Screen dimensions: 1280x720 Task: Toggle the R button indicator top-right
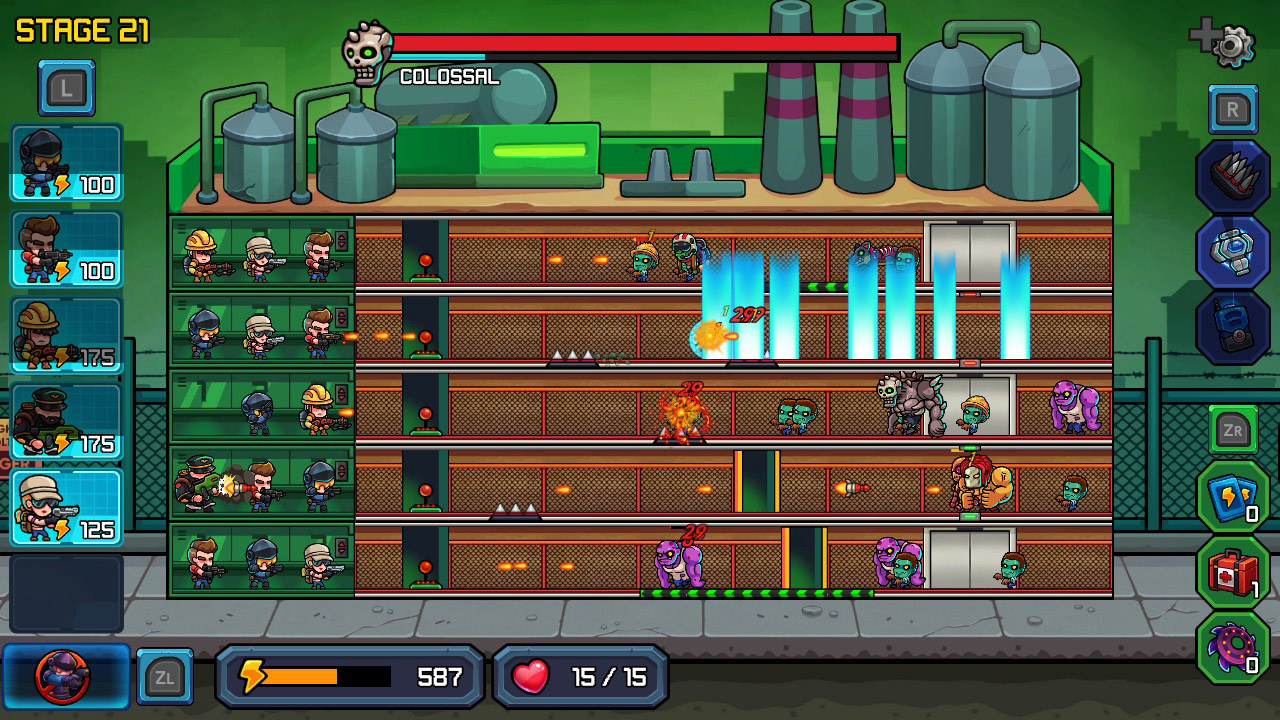coord(1231,110)
